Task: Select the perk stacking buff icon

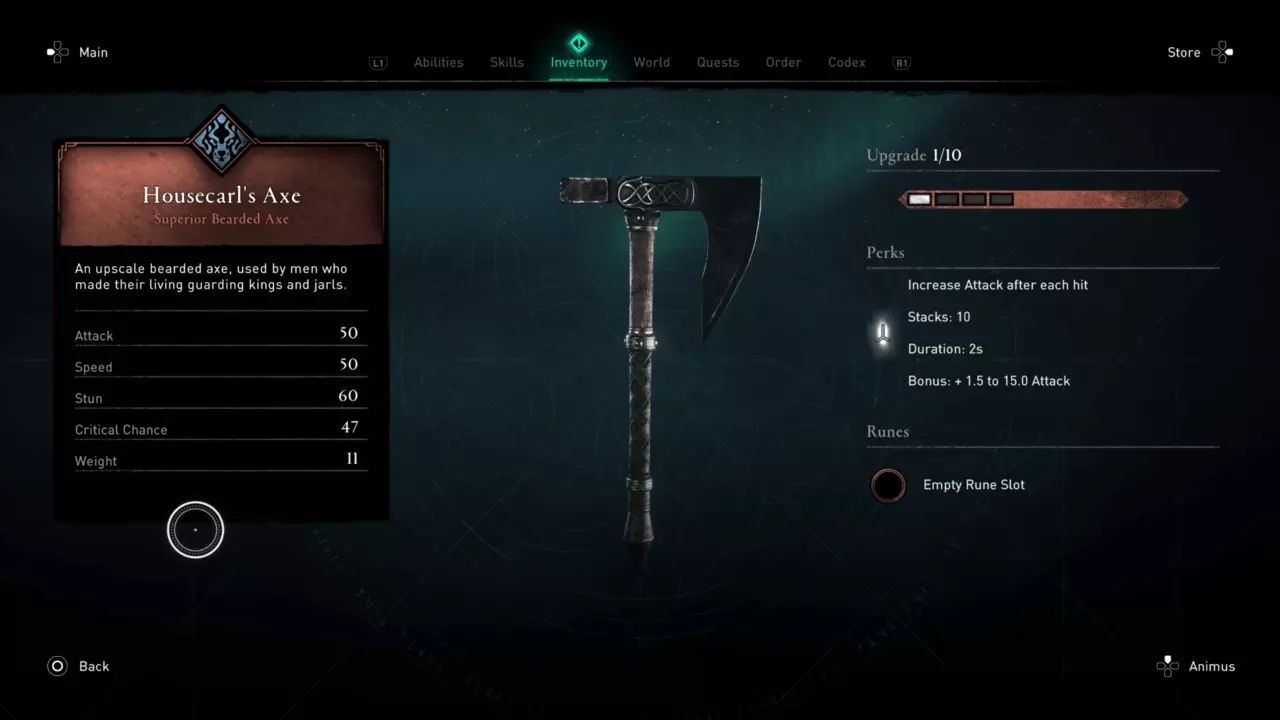Action: tap(881, 331)
